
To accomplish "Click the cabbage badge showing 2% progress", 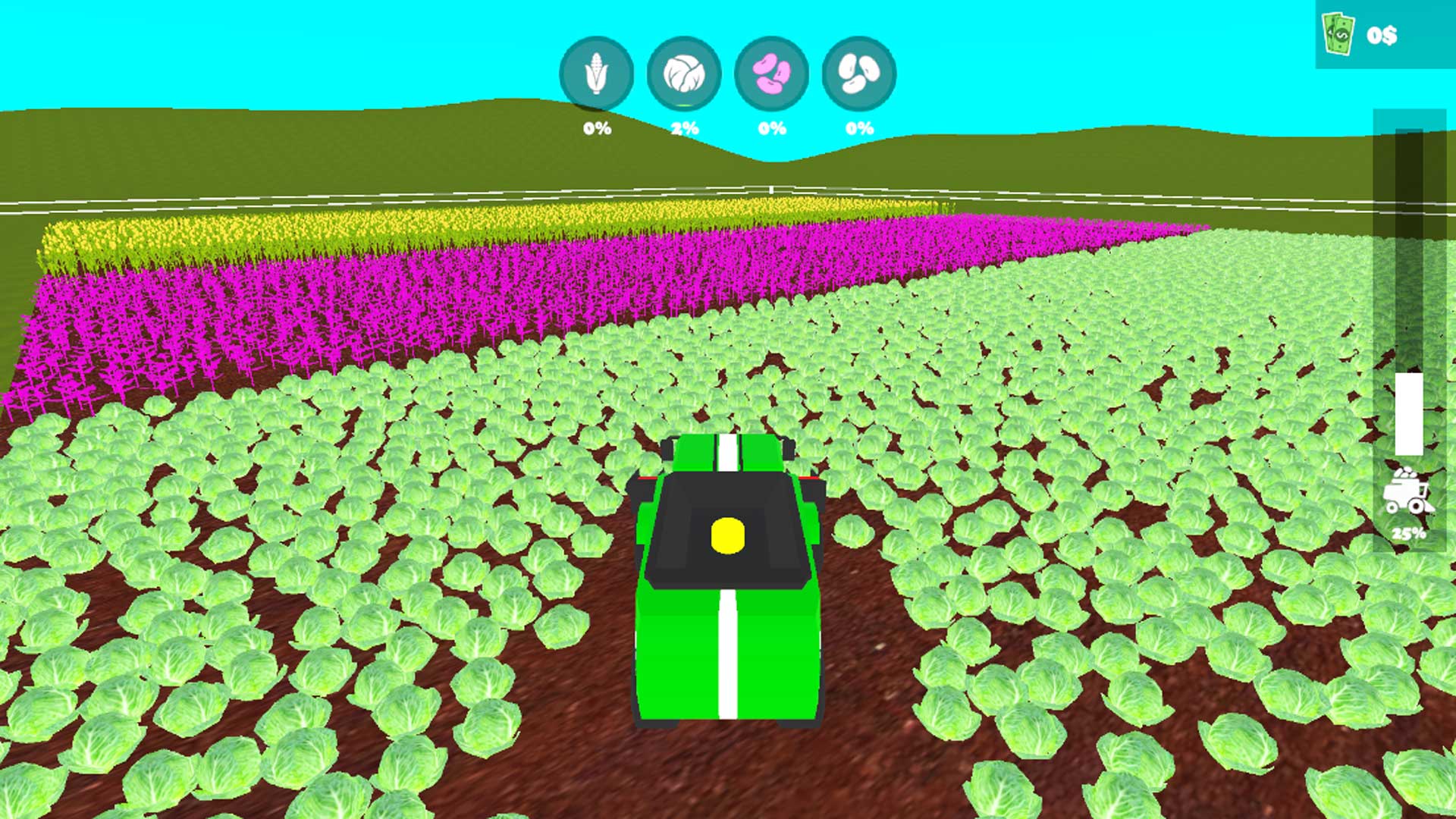I will tap(685, 128).
